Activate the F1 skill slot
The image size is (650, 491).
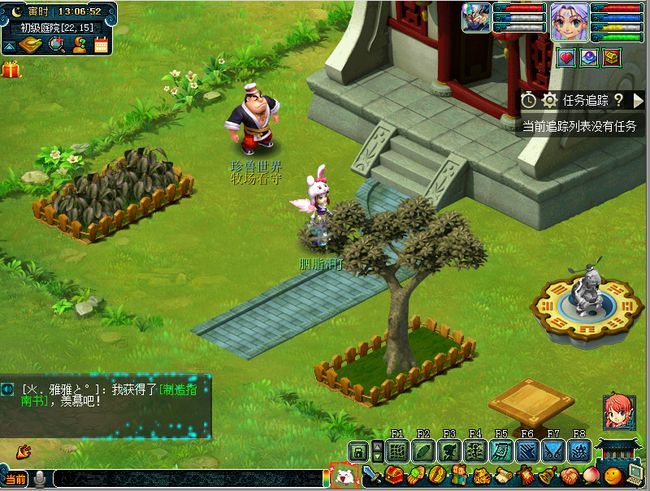(397, 451)
